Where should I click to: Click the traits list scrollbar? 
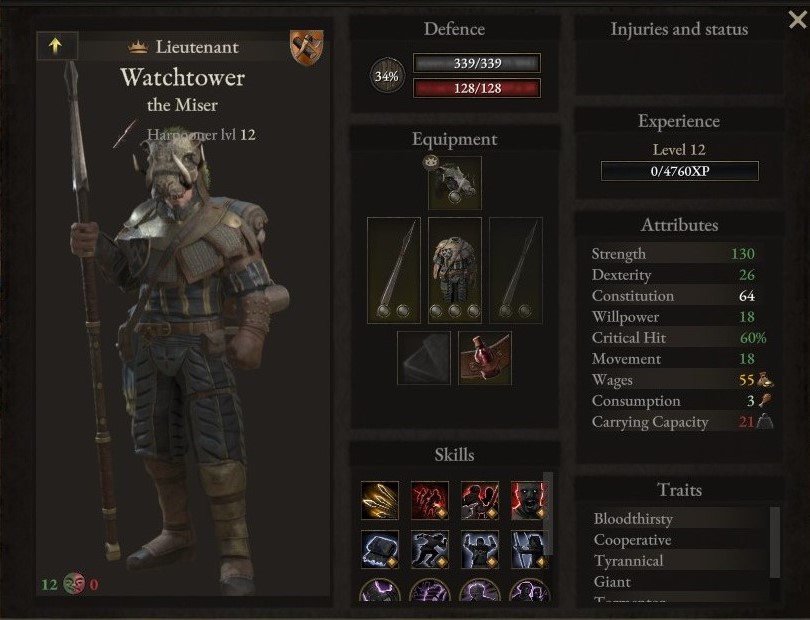(774, 540)
